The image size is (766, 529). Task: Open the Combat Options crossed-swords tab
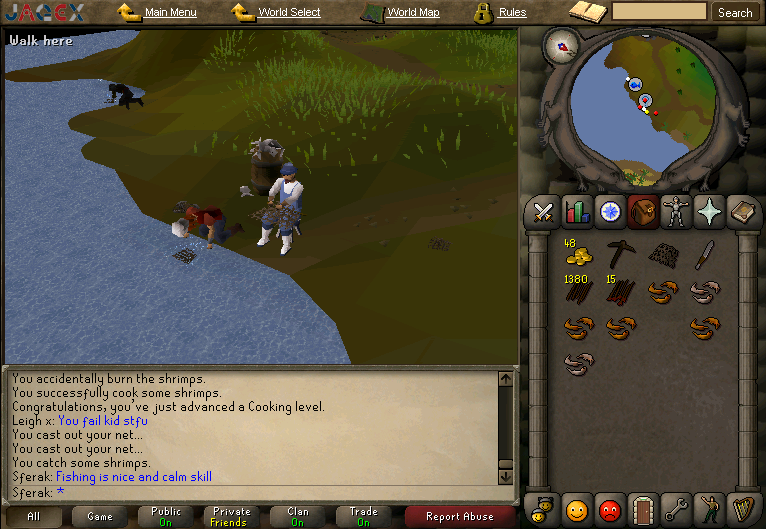[543, 212]
